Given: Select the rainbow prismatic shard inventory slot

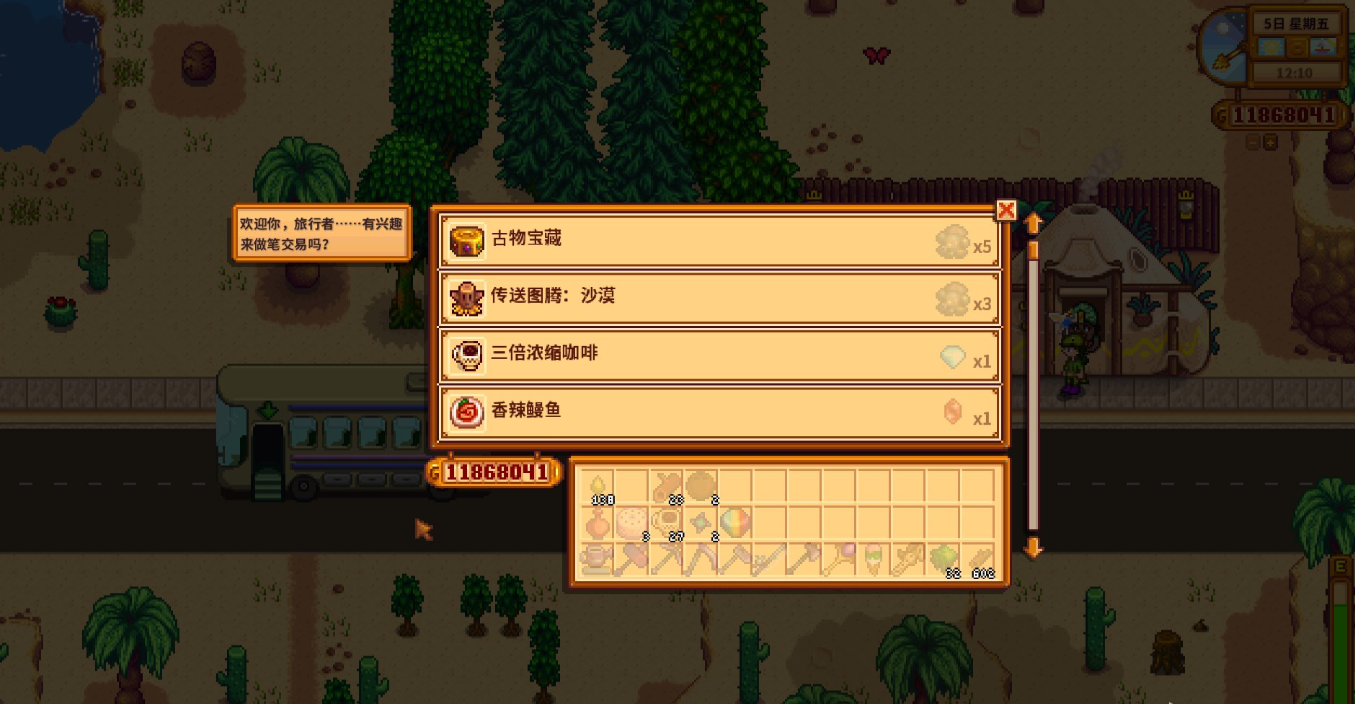Looking at the screenshot, I should pos(735,523).
